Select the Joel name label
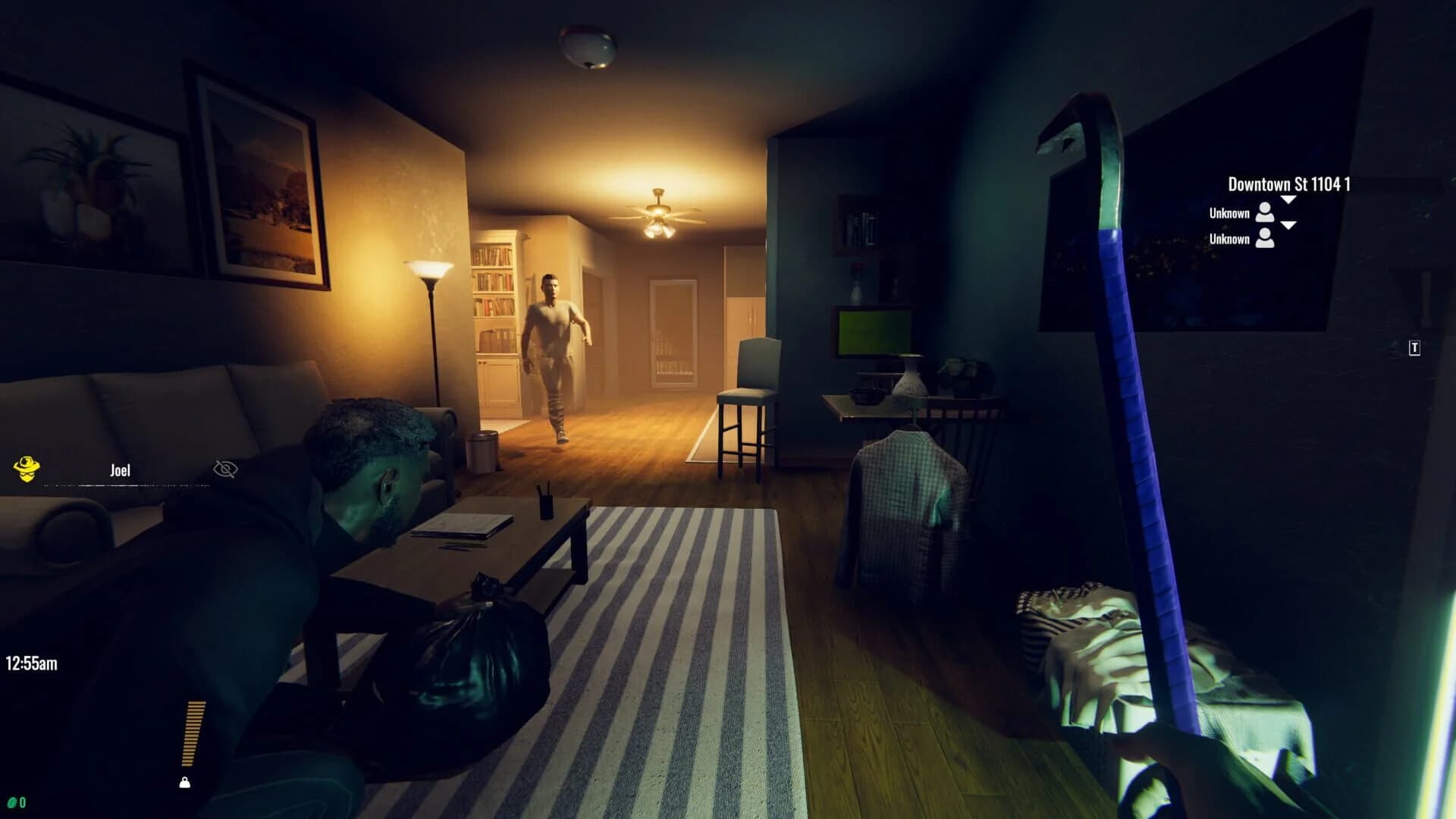 pos(119,470)
